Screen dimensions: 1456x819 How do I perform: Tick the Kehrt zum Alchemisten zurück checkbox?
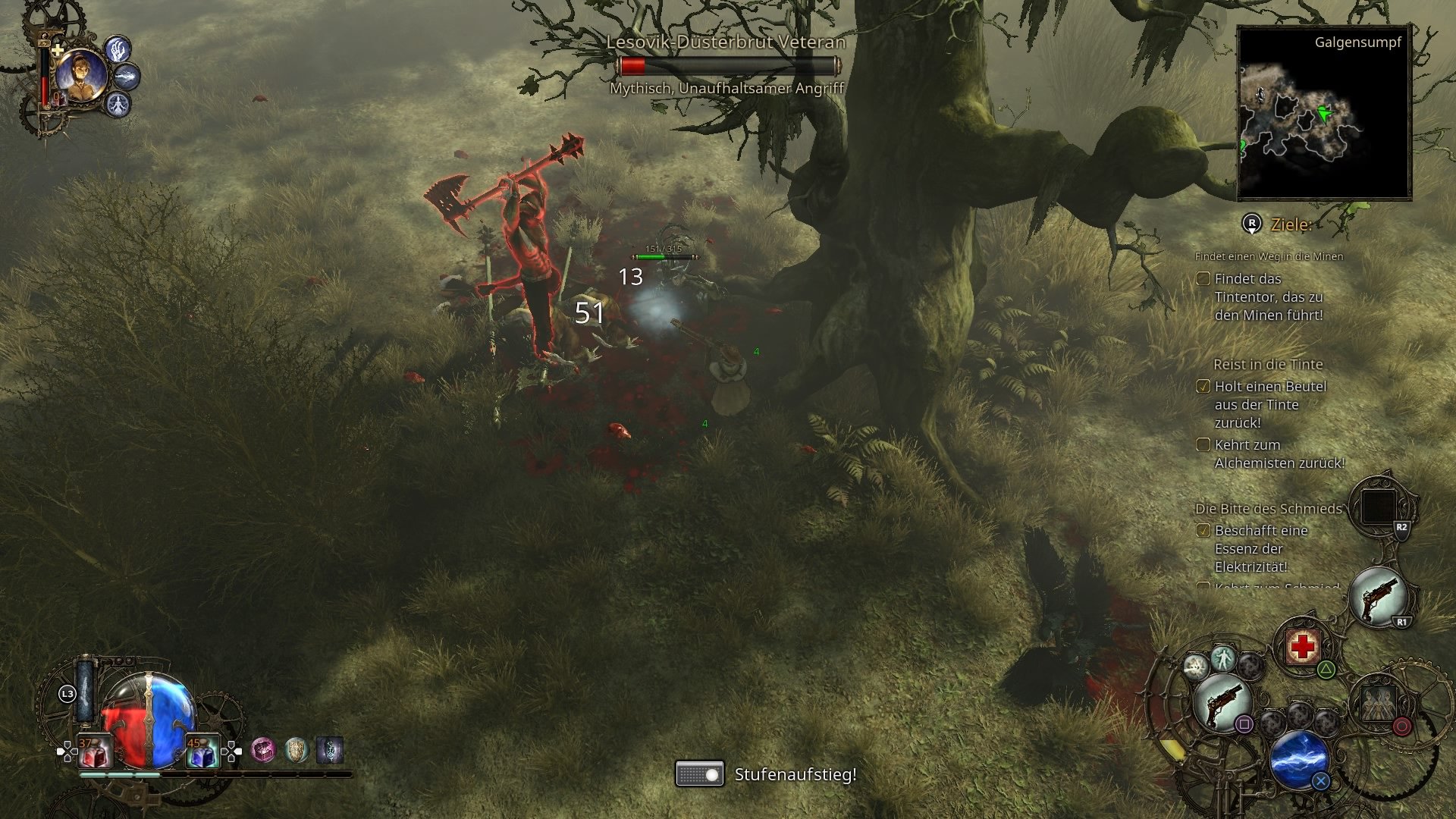1205,445
